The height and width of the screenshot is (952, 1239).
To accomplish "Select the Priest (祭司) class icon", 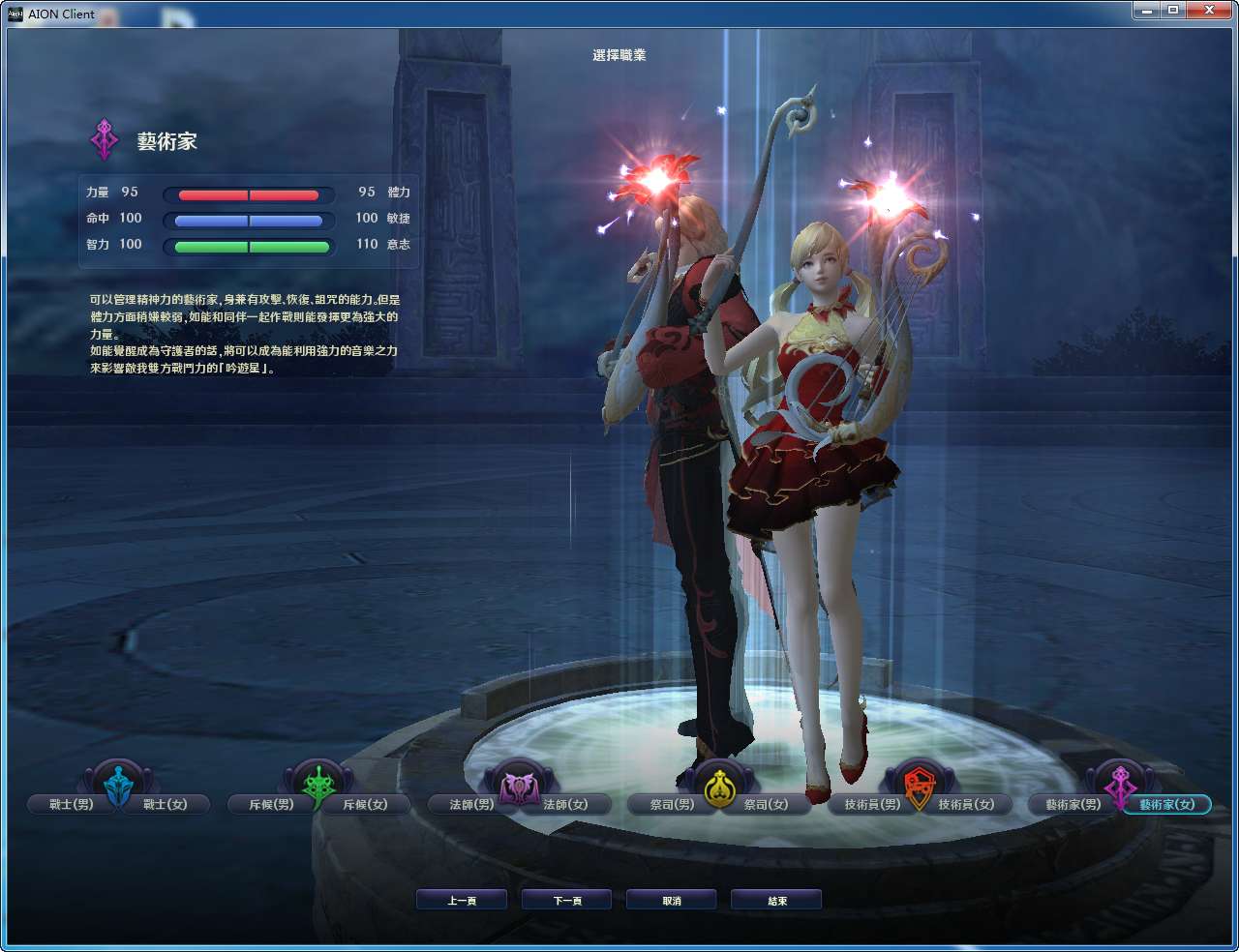I will point(719,784).
